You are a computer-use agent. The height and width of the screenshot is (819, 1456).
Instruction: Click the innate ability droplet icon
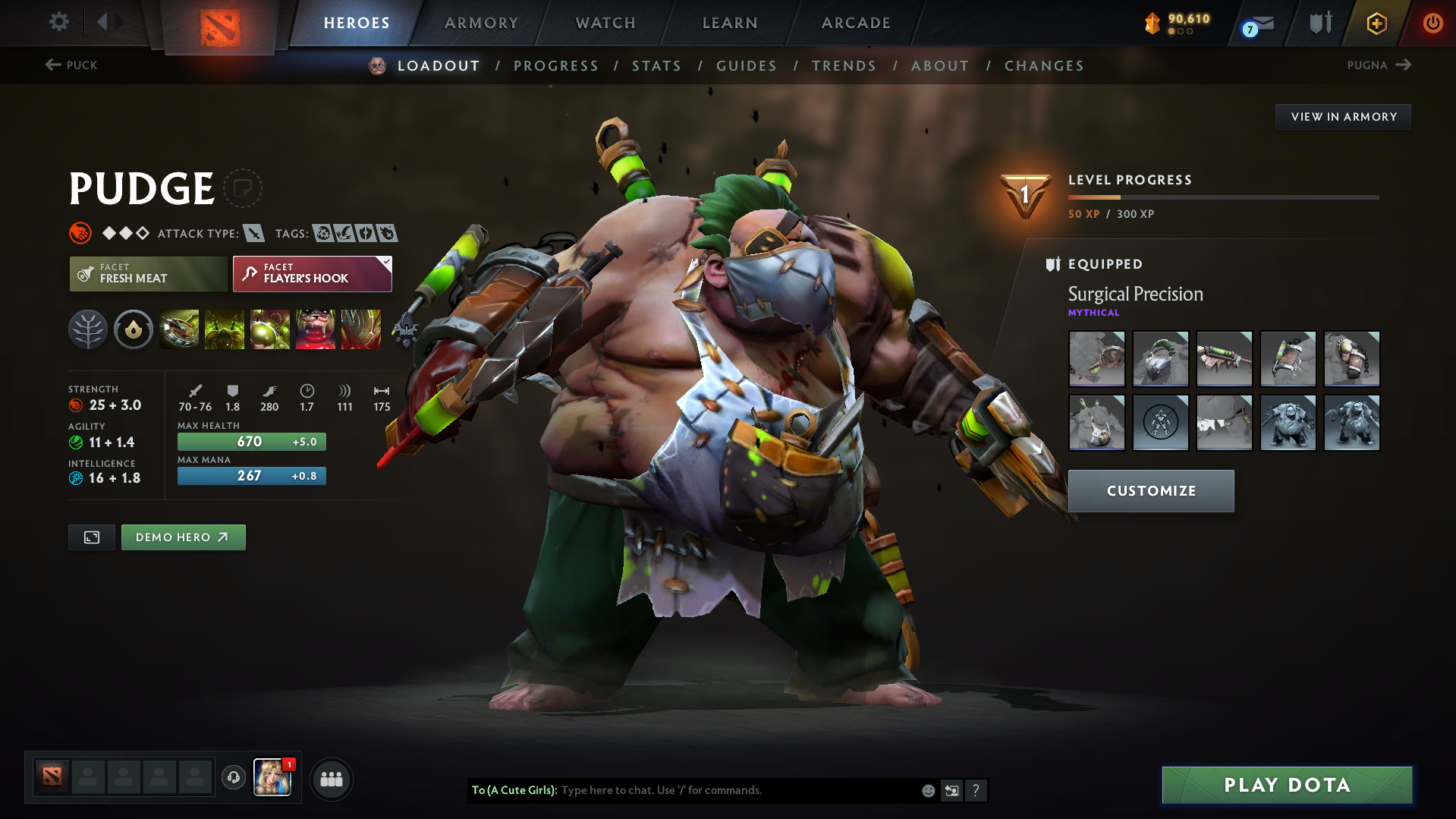[134, 329]
